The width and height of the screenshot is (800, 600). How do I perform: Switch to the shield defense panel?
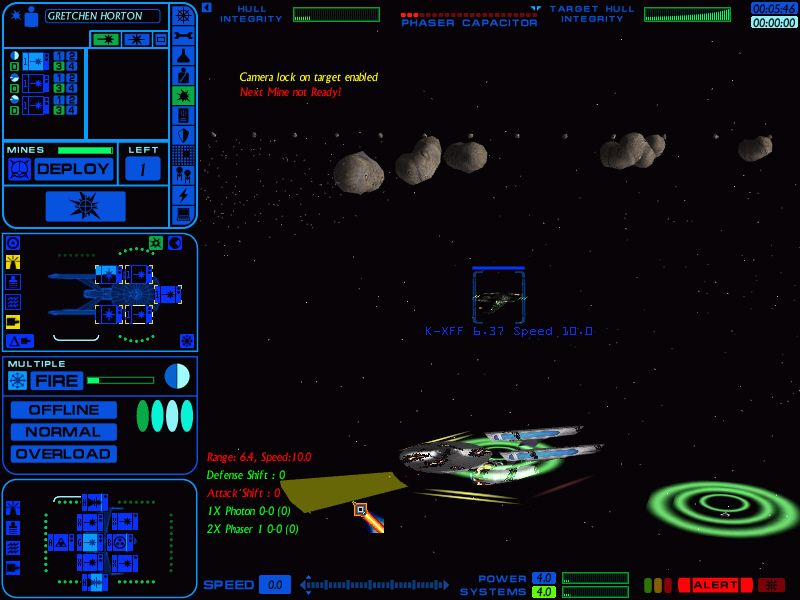(183, 135)
